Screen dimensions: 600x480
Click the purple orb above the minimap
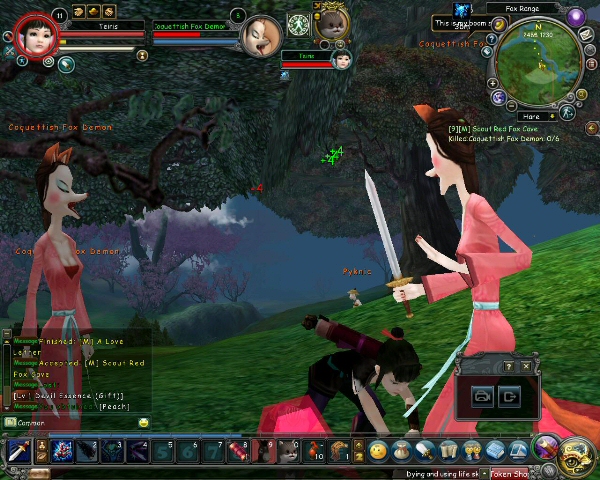574,16
